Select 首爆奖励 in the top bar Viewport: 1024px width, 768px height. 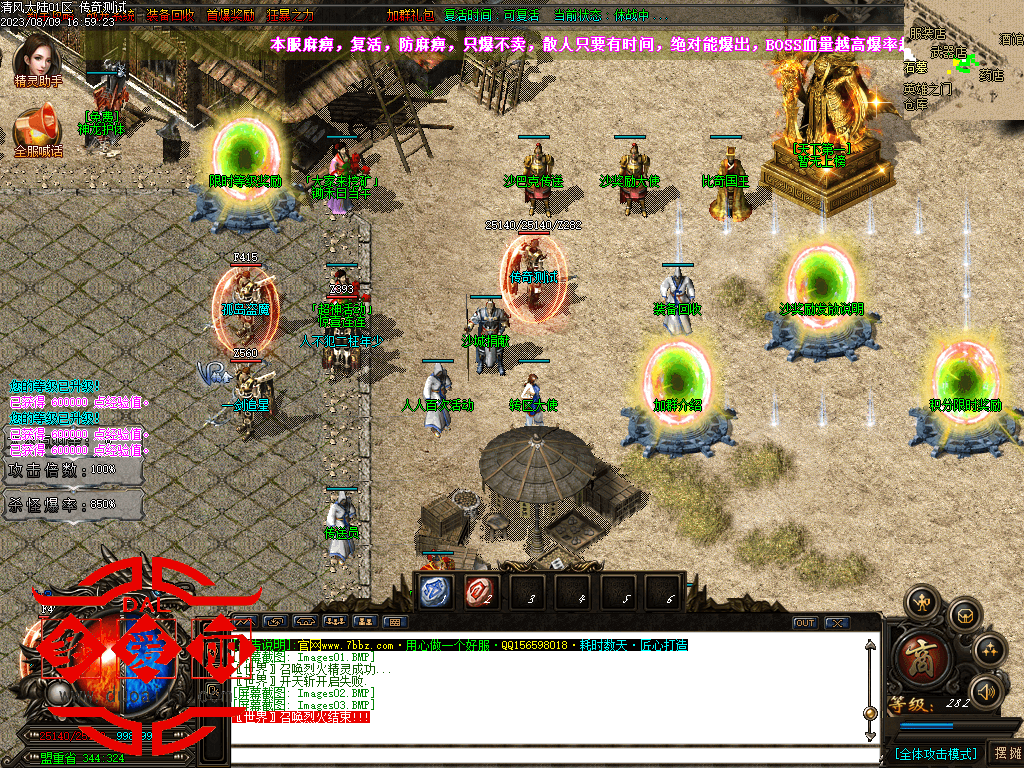(230, 15)
